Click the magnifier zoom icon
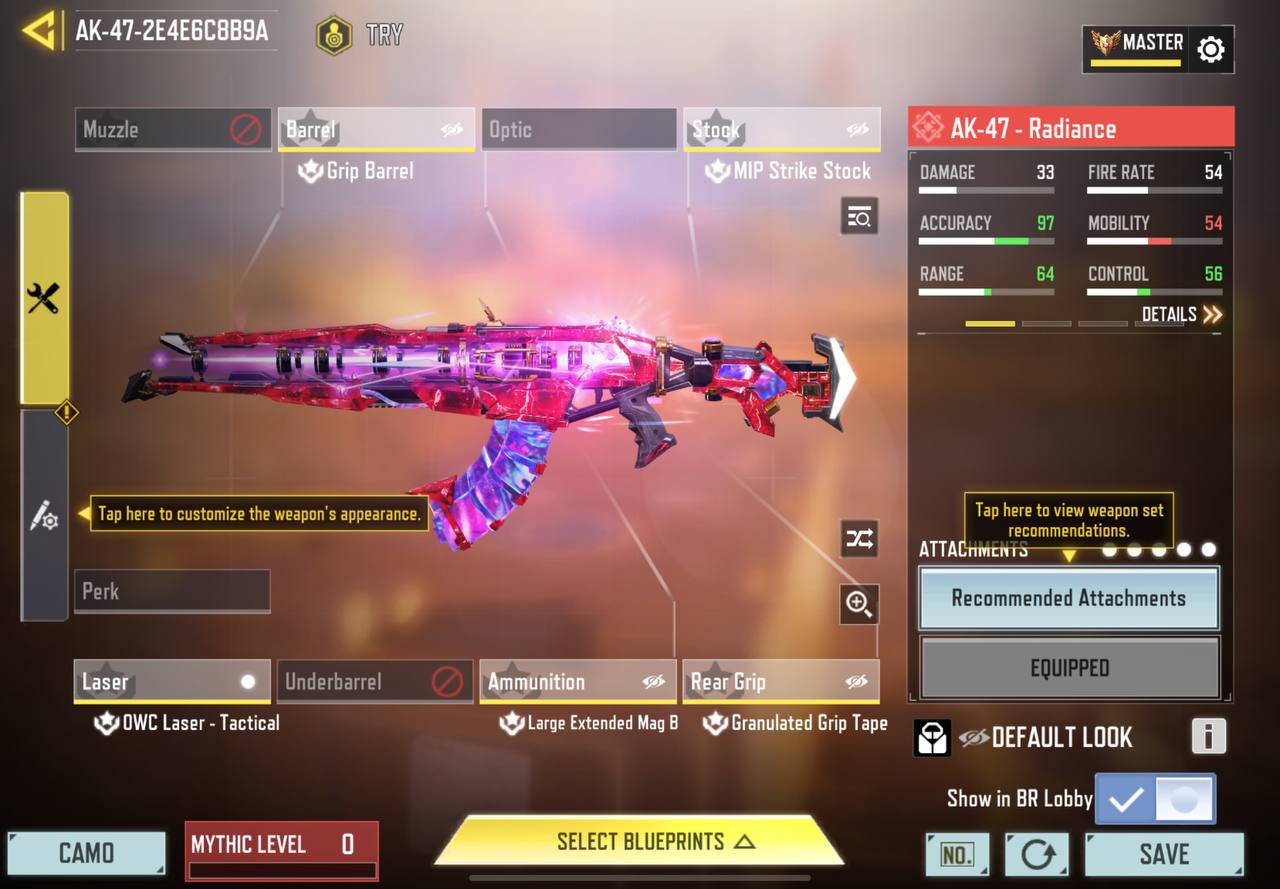 click(x=859, y=603)
